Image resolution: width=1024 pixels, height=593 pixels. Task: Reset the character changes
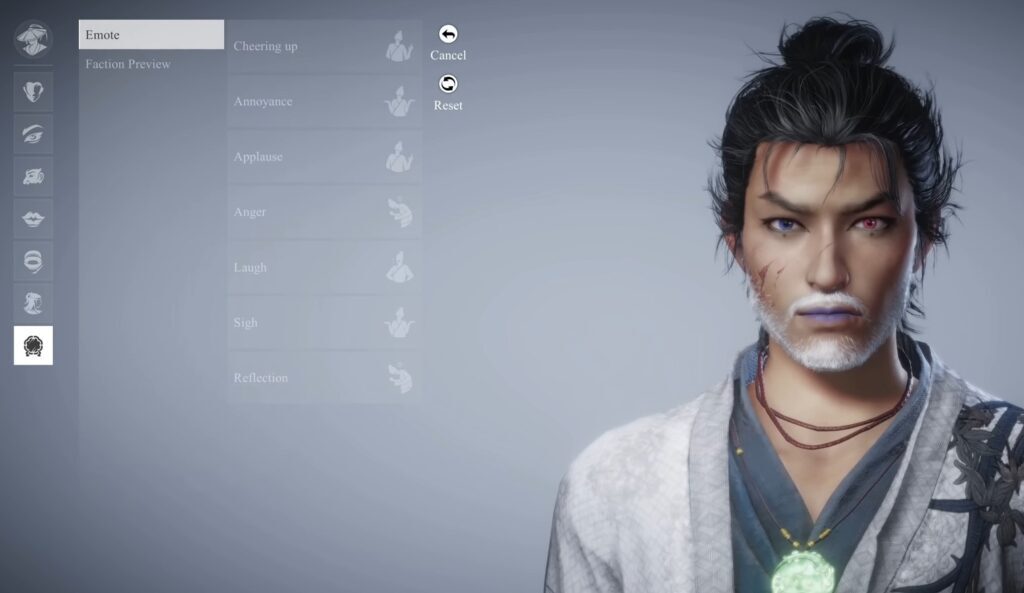448,93
